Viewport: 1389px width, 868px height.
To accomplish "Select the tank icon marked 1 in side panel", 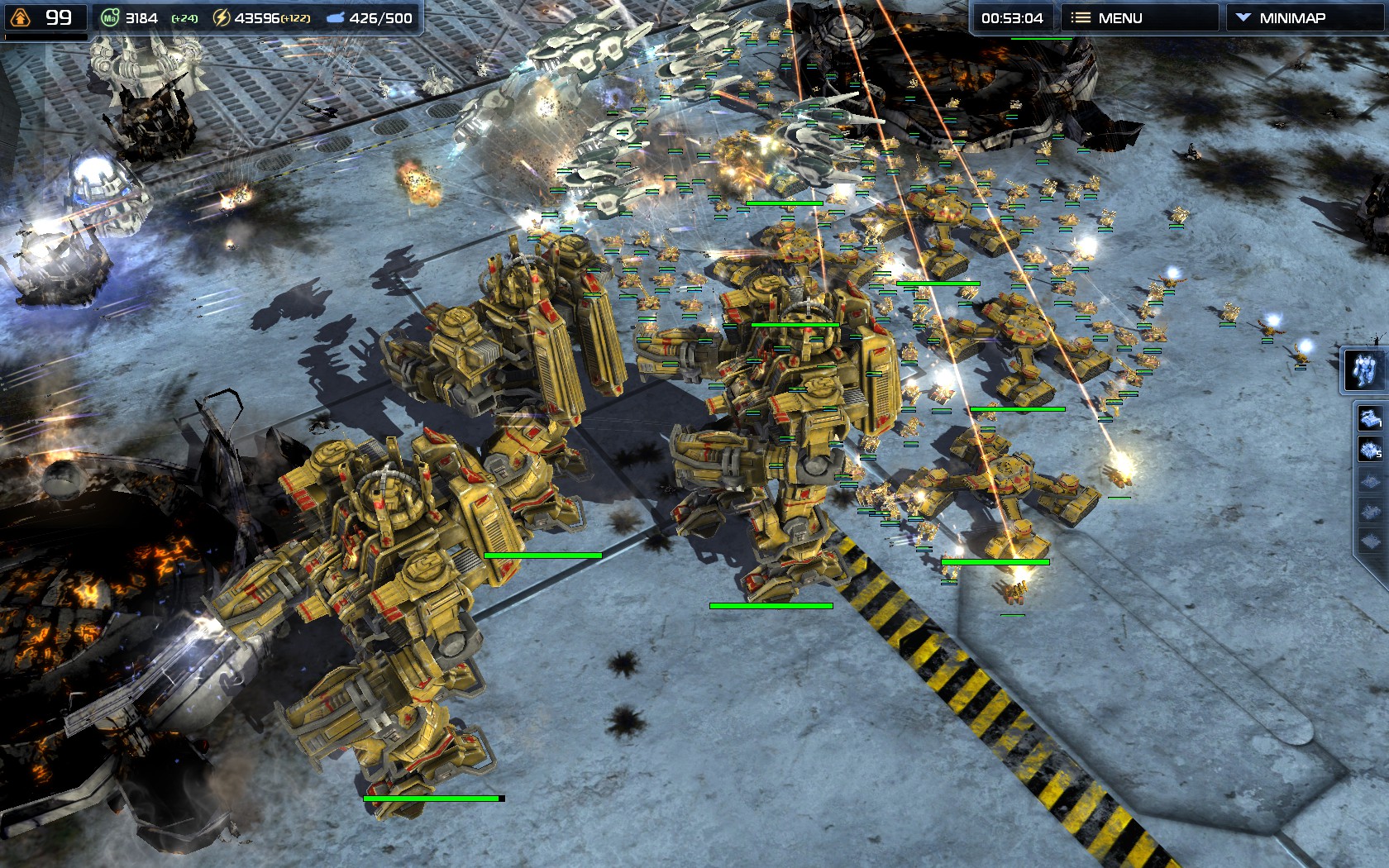I will pos(1369,417).
